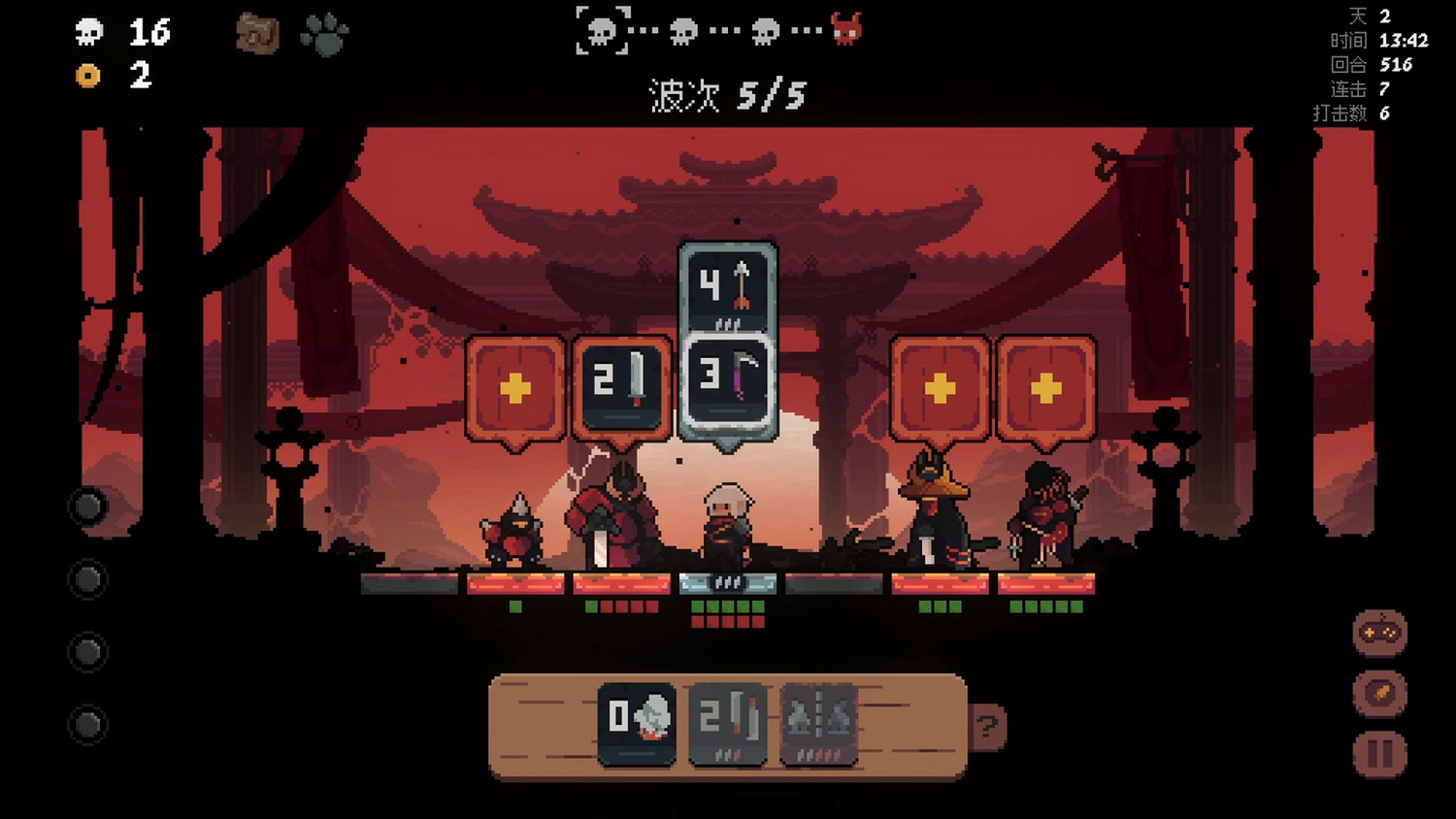
Task: Click the ninja's blue stamina bar
Action: tap(729, 583)
